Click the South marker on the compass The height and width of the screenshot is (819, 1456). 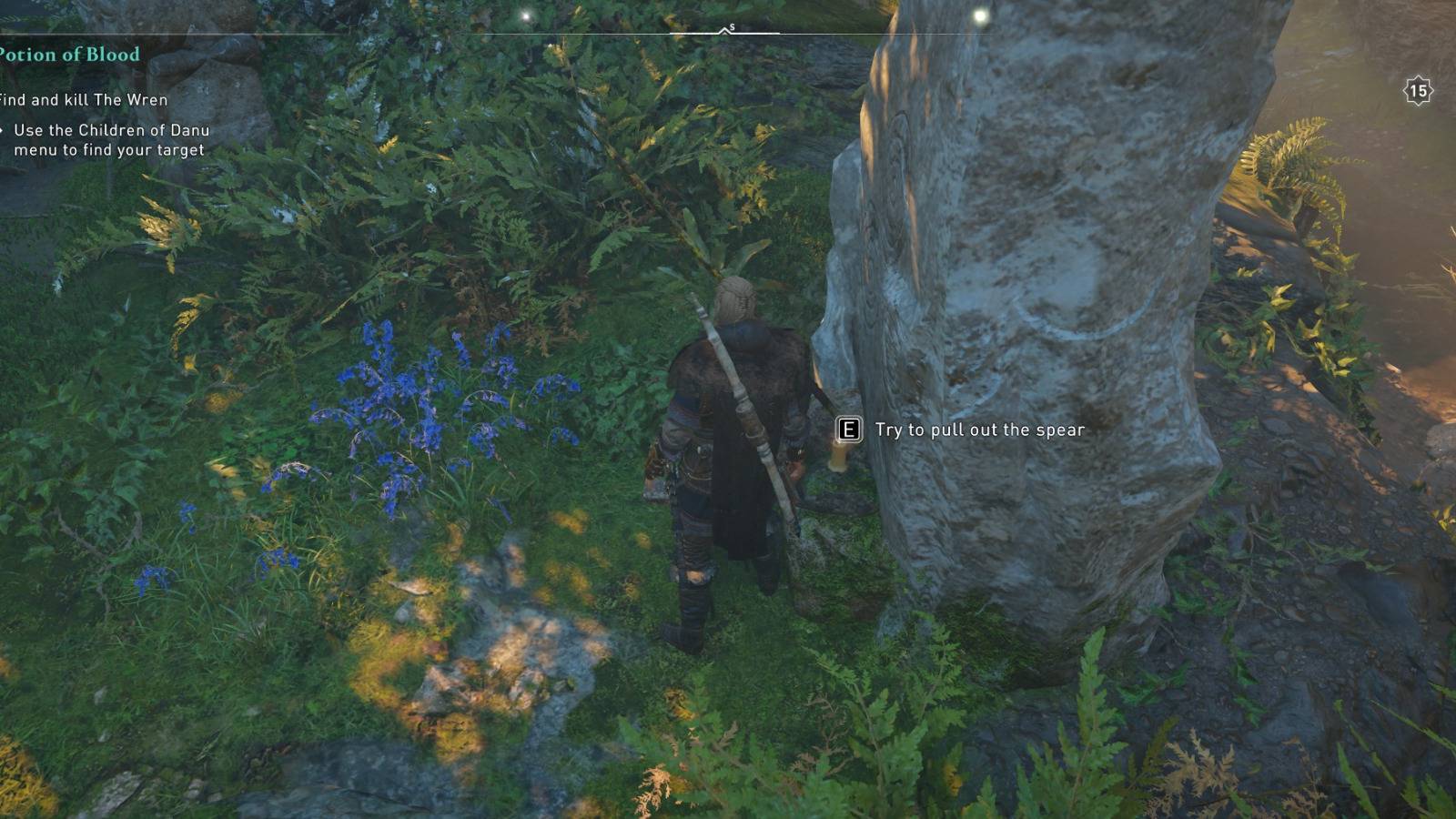tap(733, 25)
